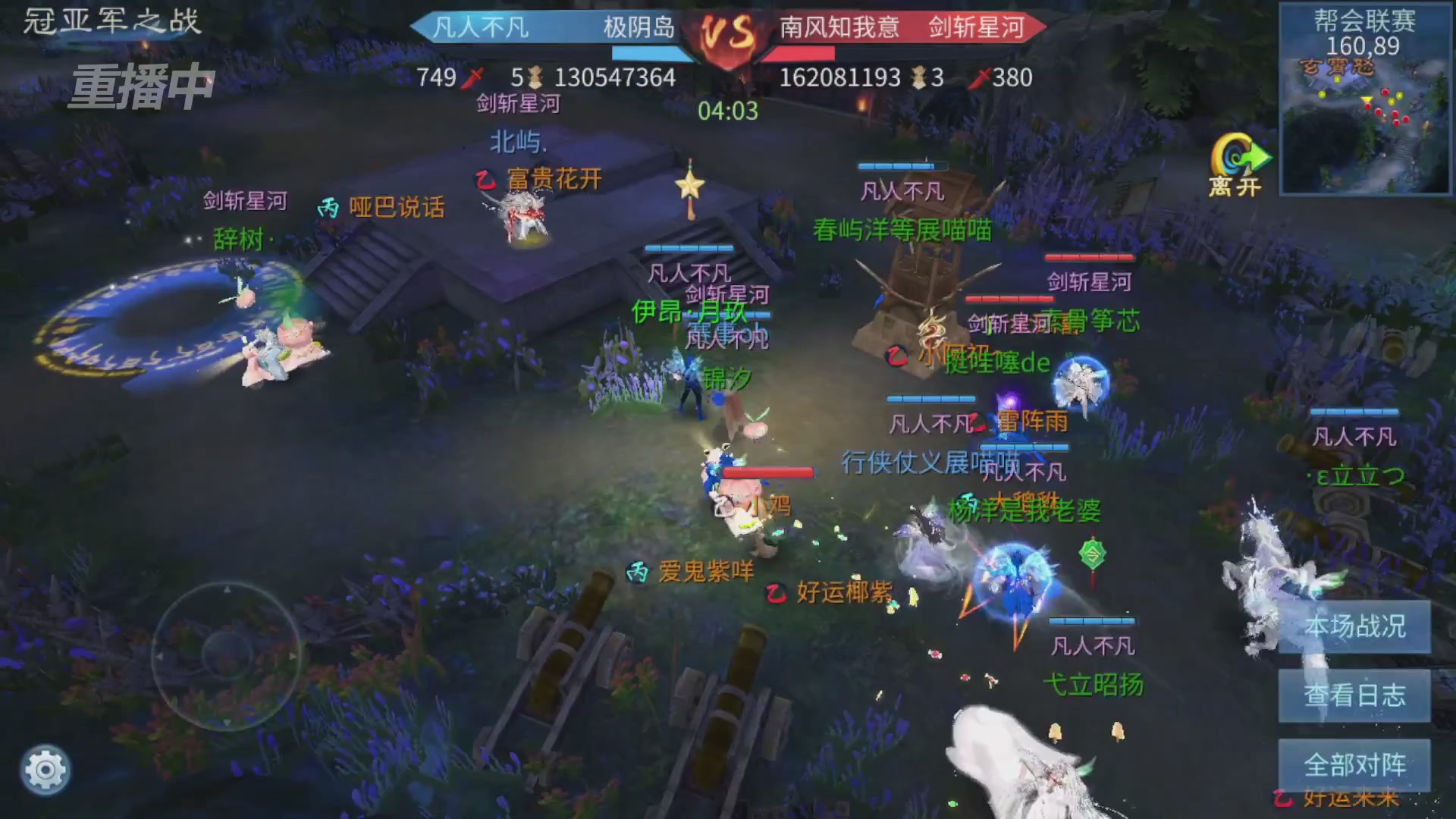Open settings via the gear icon
This screenshot has width=1456, height=819.
(x=44, y=768)
